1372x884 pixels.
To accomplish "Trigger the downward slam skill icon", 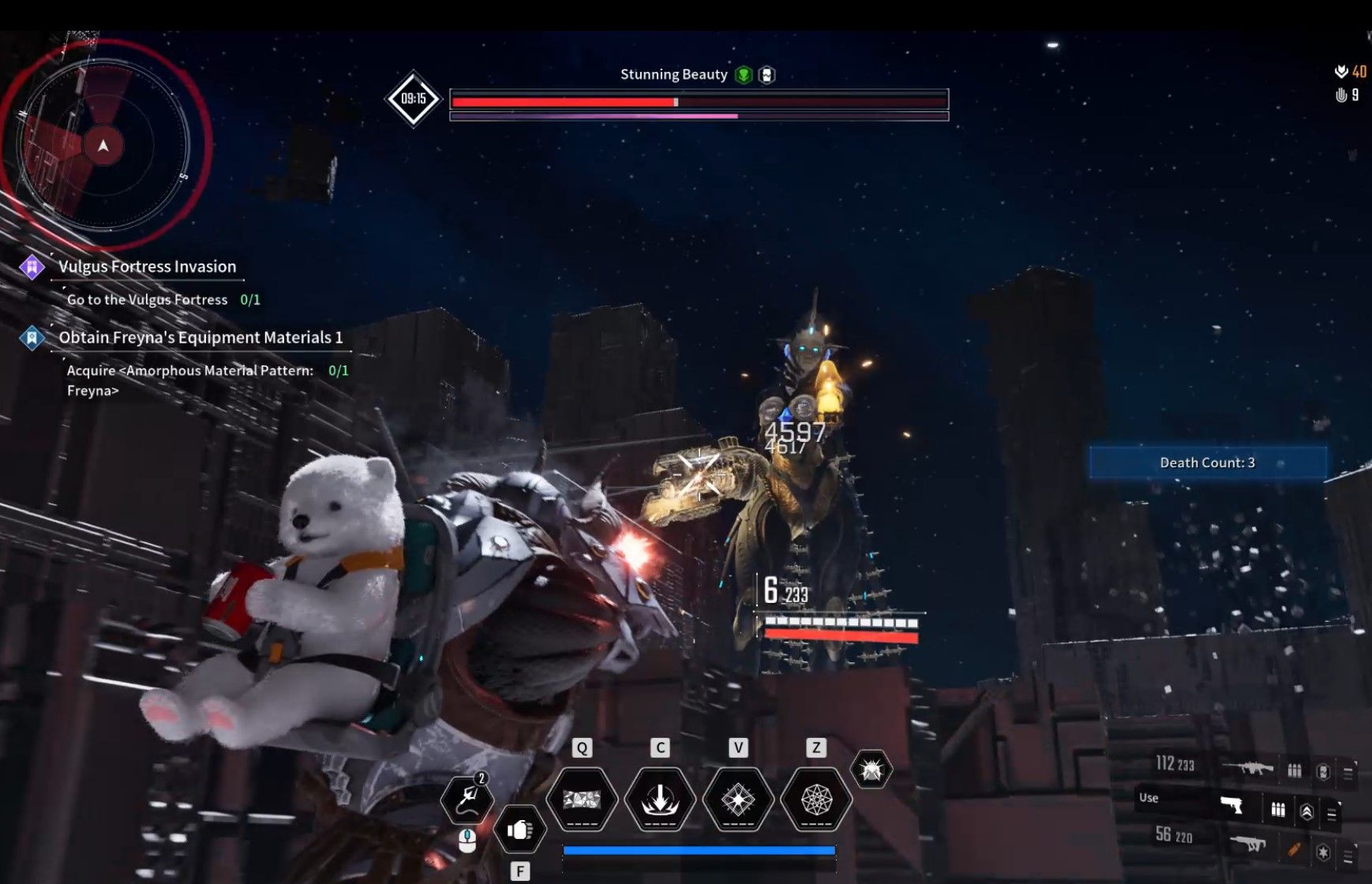I will coord(660,800).
